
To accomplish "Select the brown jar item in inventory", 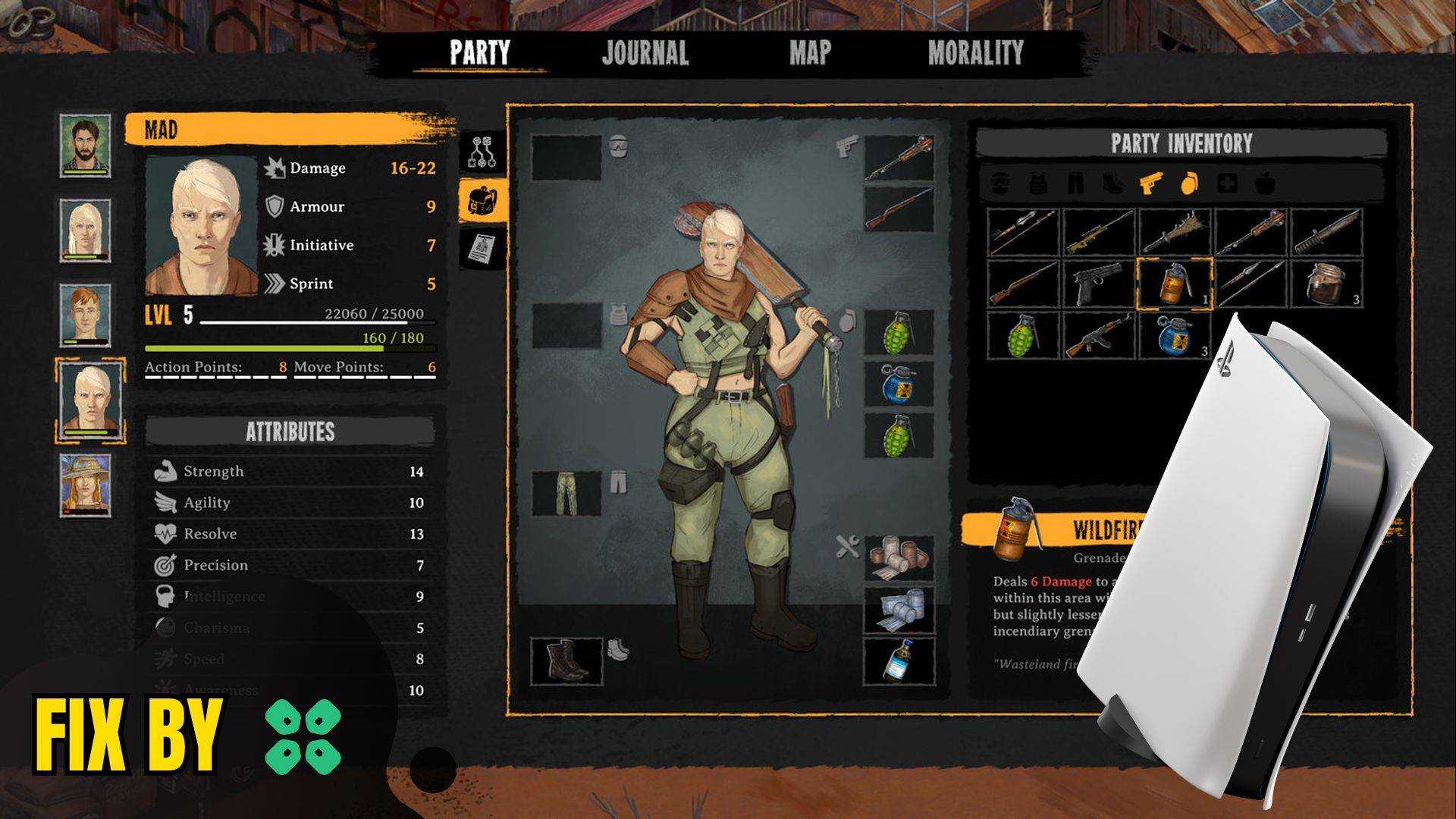I will pos(1326,284).
